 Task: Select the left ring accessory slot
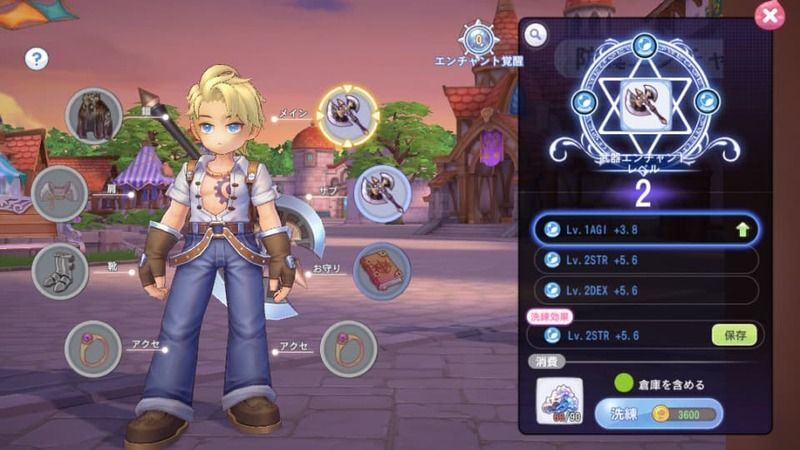point(93,349)
